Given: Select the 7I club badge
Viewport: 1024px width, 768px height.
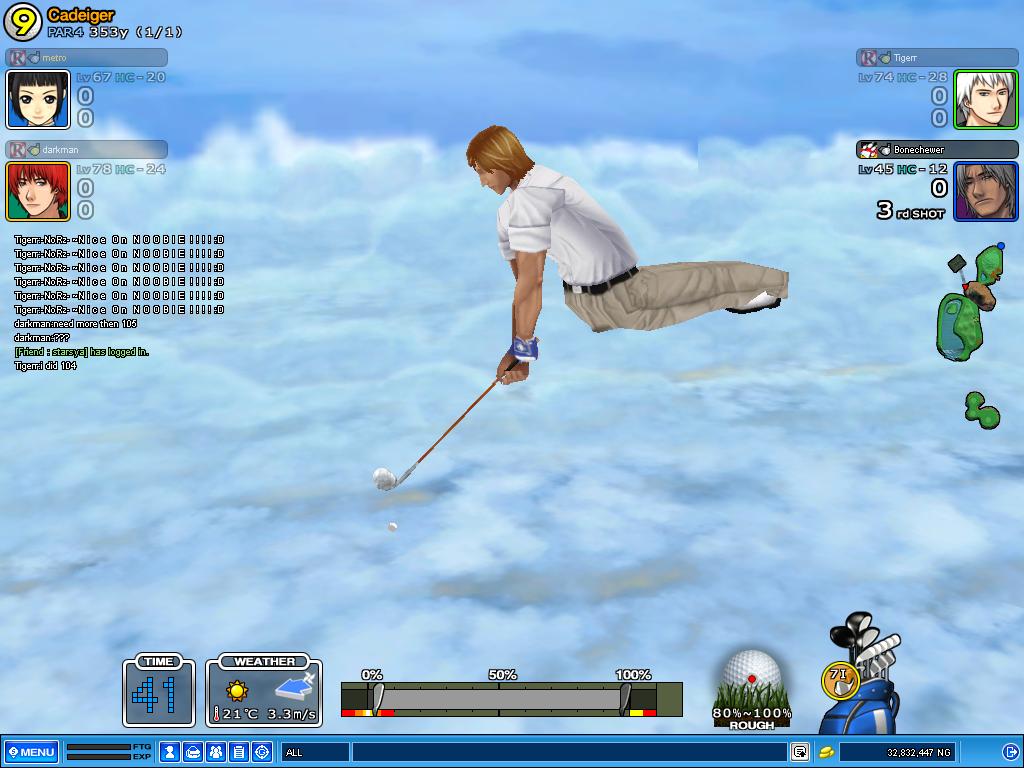Looking at the screenshot, I should tap(840, 679).
